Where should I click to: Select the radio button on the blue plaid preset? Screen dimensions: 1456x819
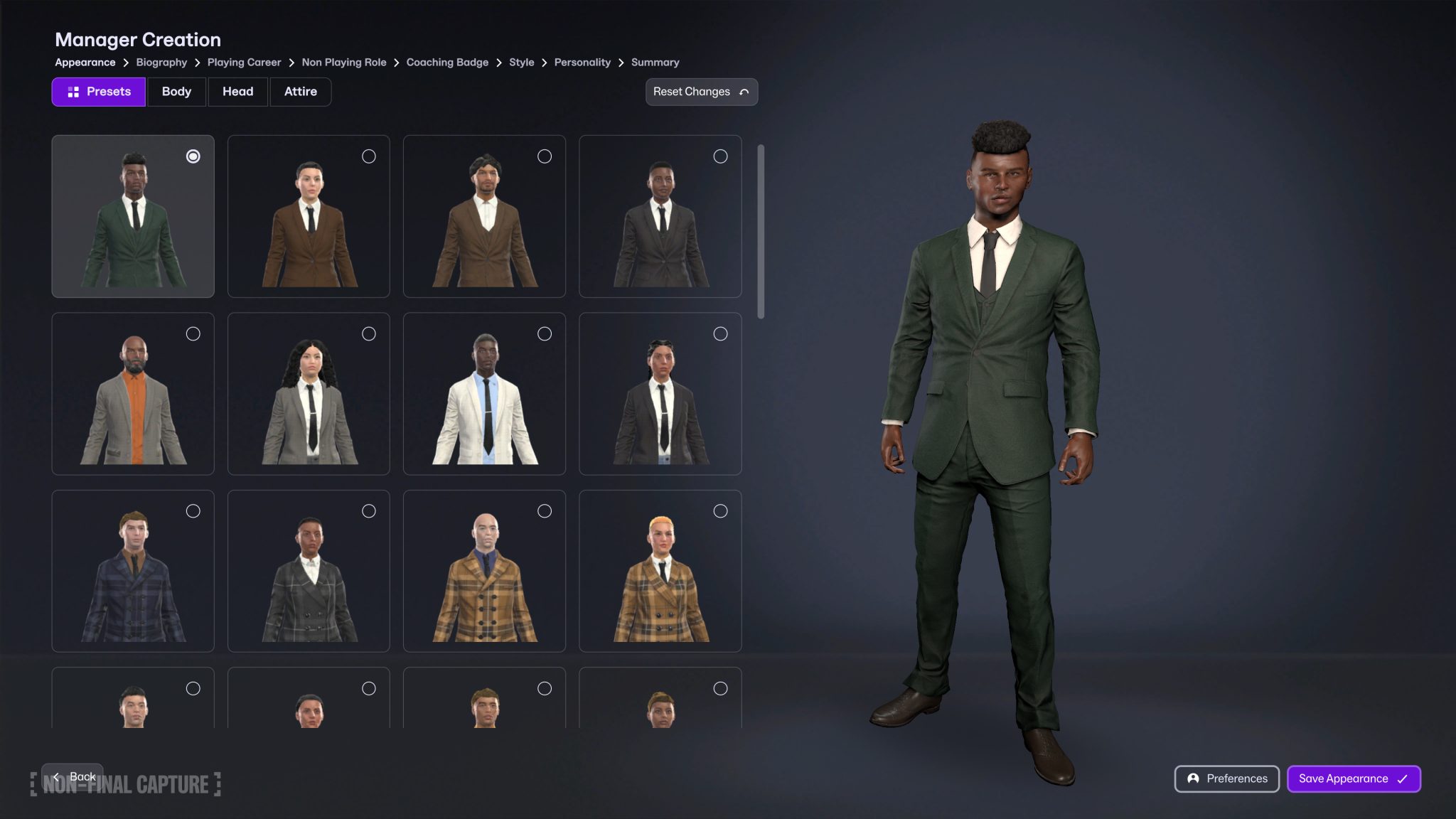pyautogui.click(x=194, y=510)
